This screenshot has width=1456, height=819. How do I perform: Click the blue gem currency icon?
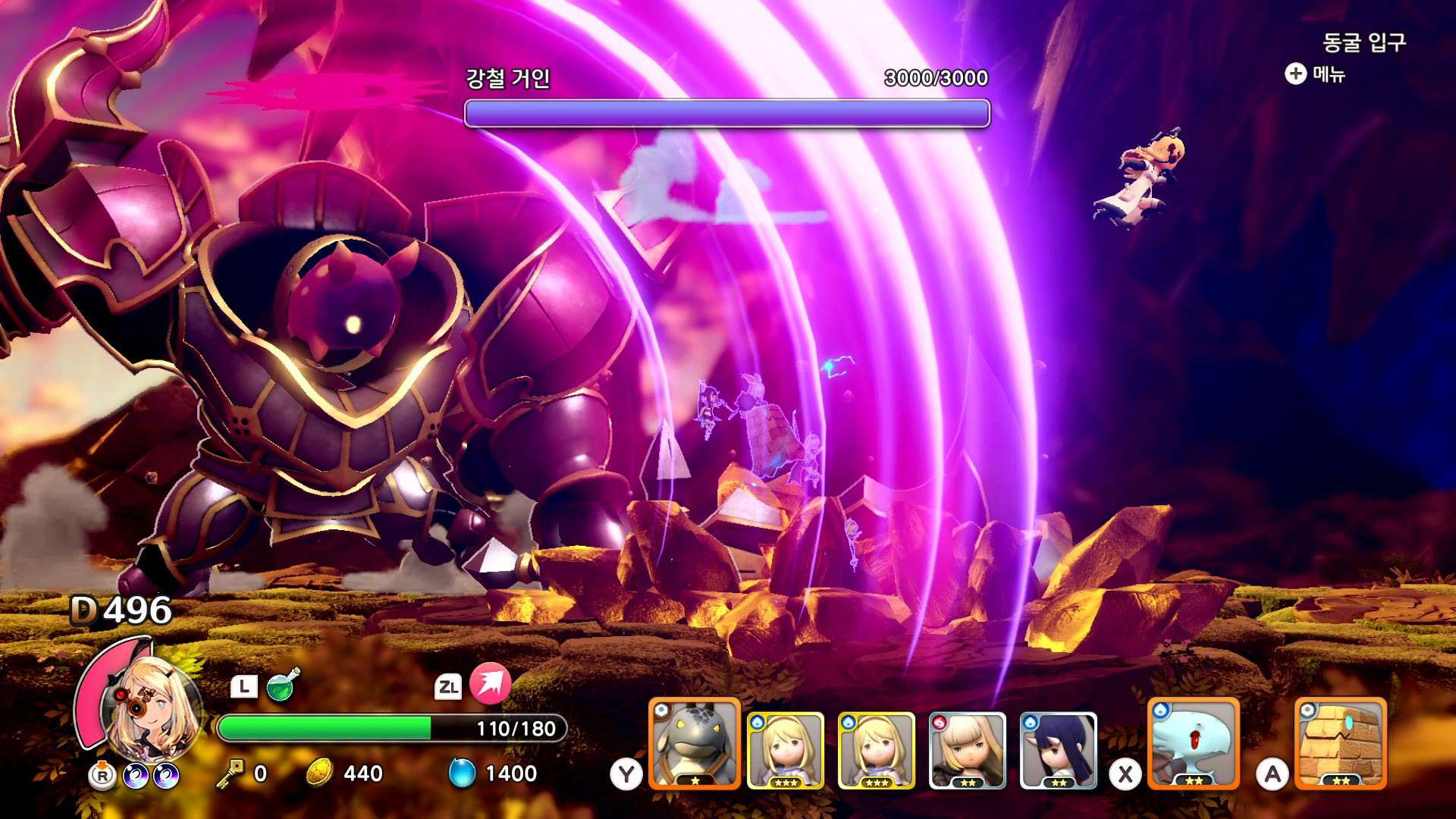click(x=462, y=773)
